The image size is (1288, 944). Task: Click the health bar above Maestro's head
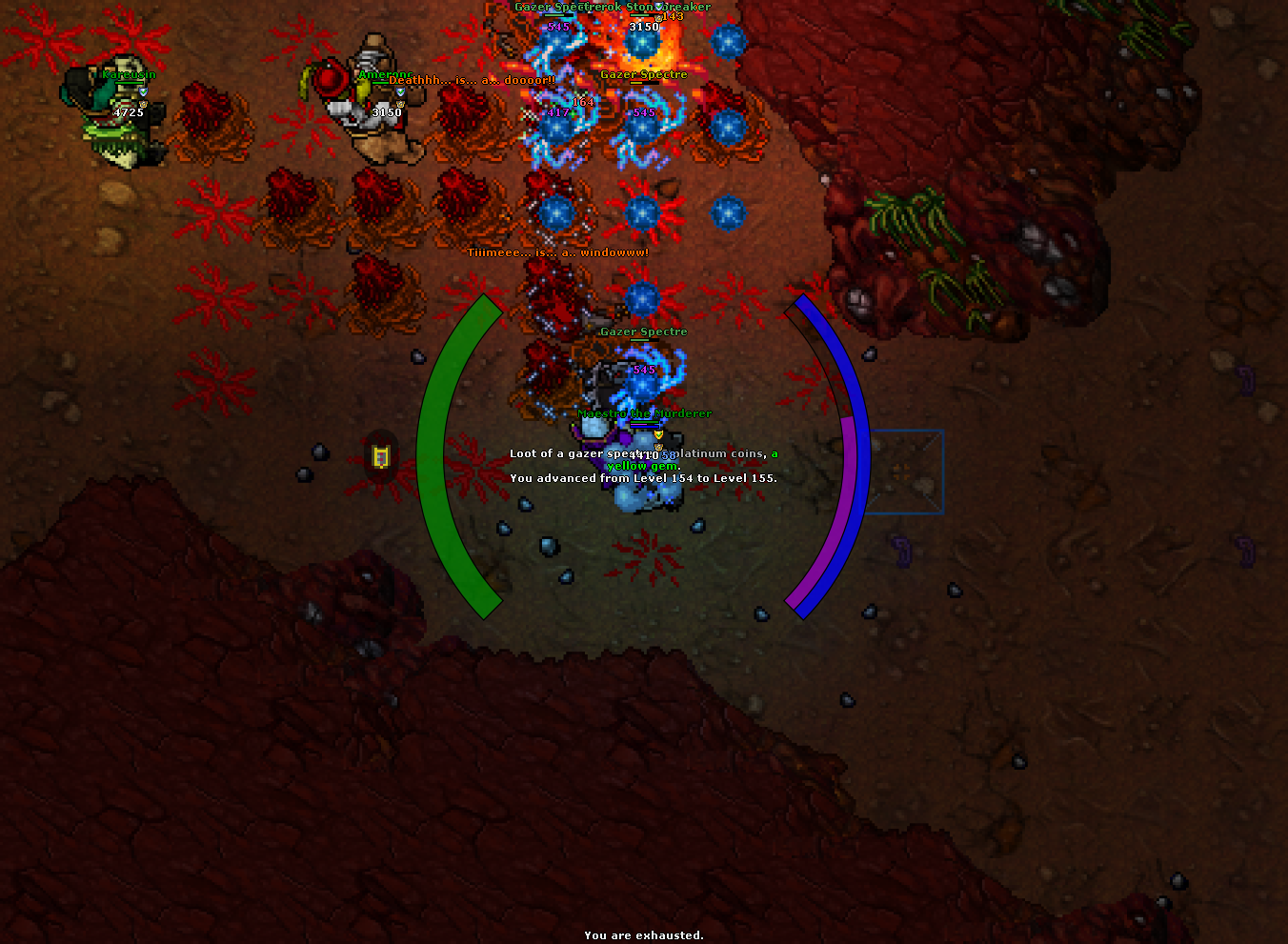point(644,424)
